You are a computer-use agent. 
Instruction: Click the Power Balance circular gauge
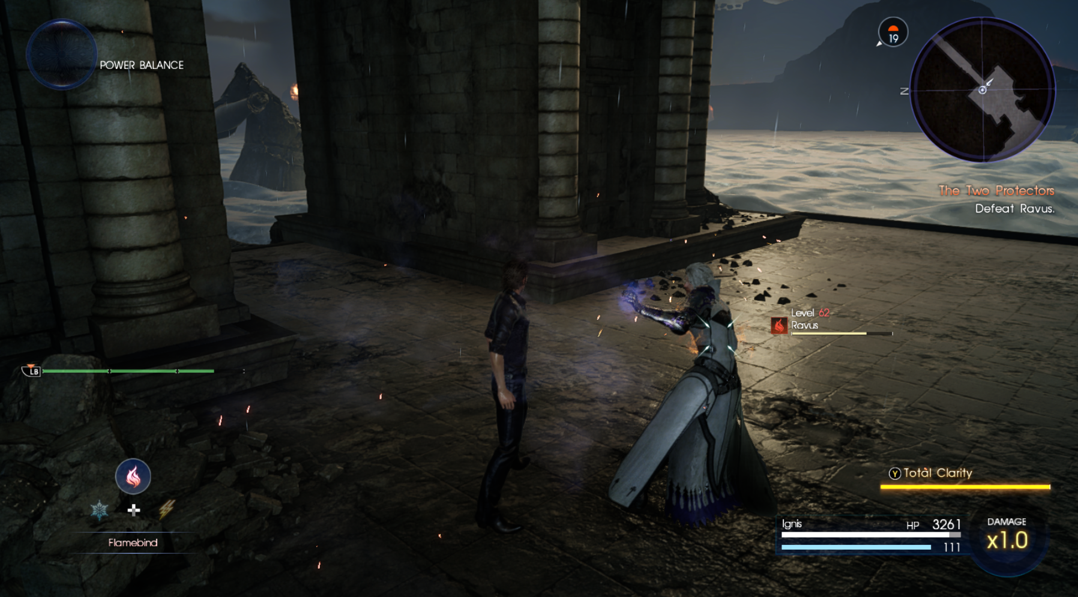coord(61,55)
